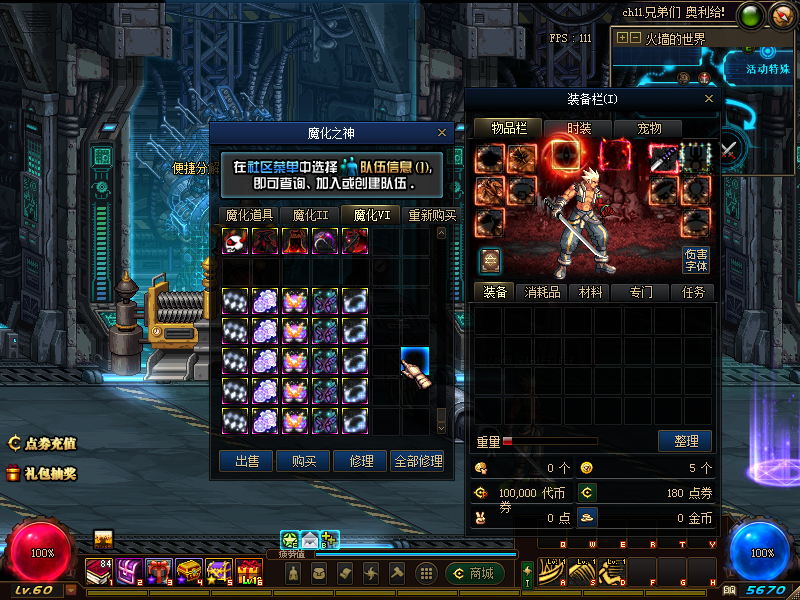Open the 材料 materials tab

[591, 292]
